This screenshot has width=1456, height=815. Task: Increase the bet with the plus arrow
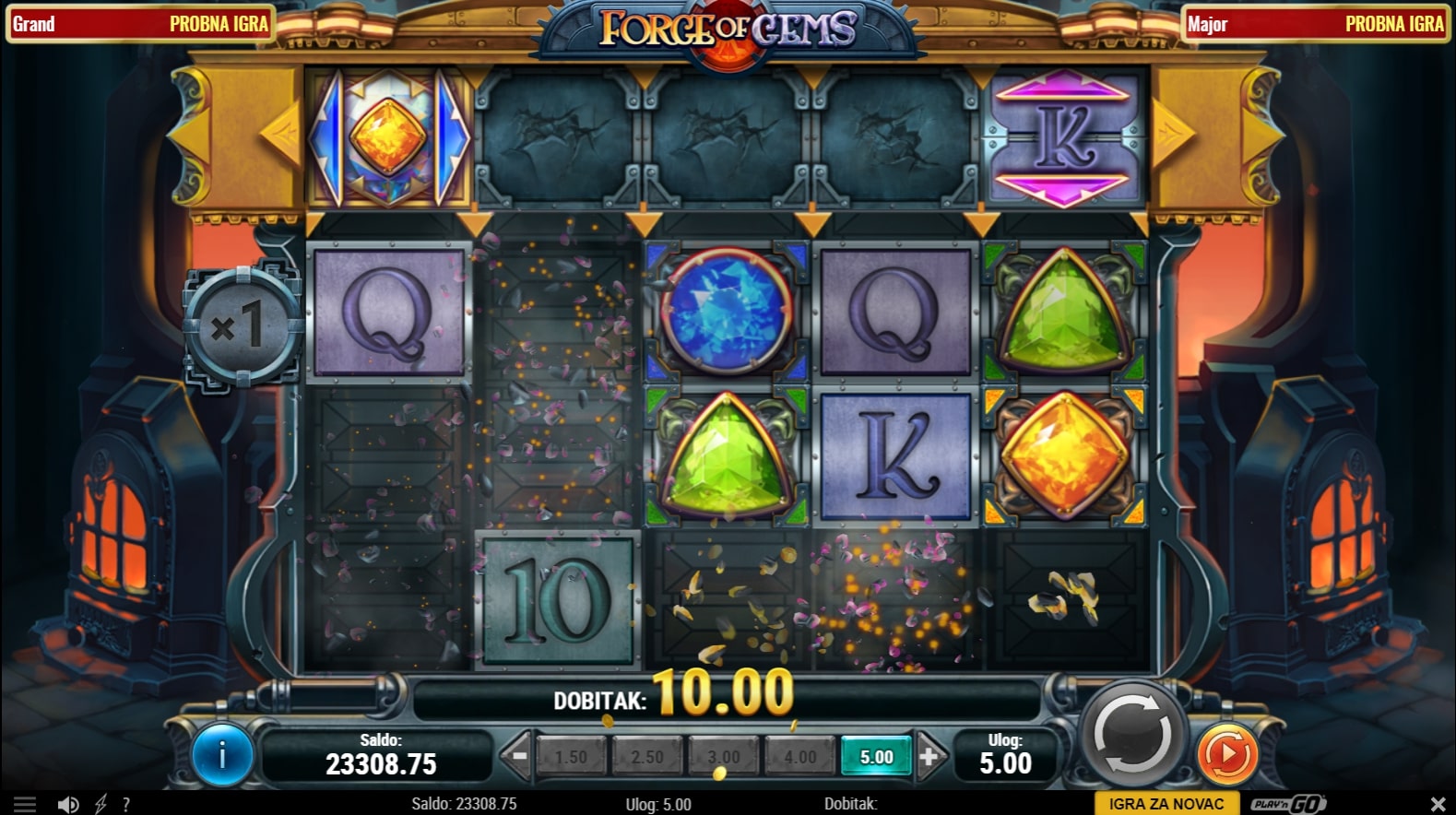pyautogui.click(x=929, y=756)
